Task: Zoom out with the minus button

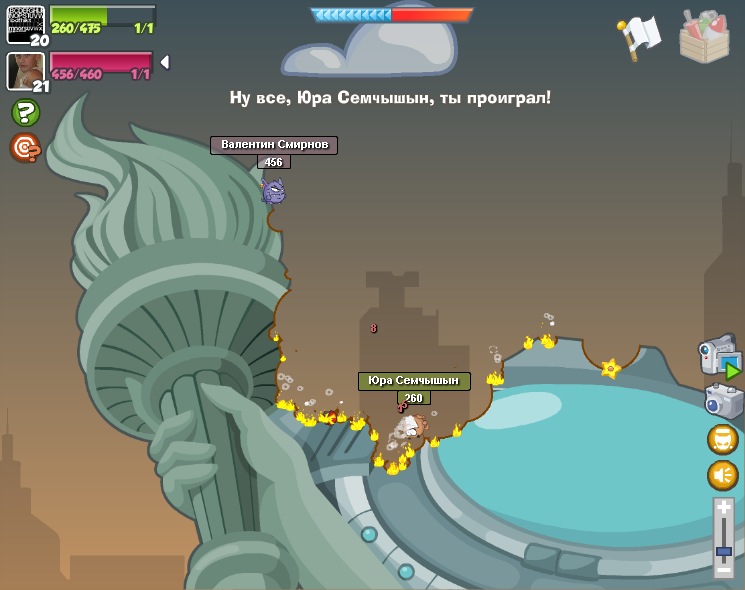Action: (724, 570)
